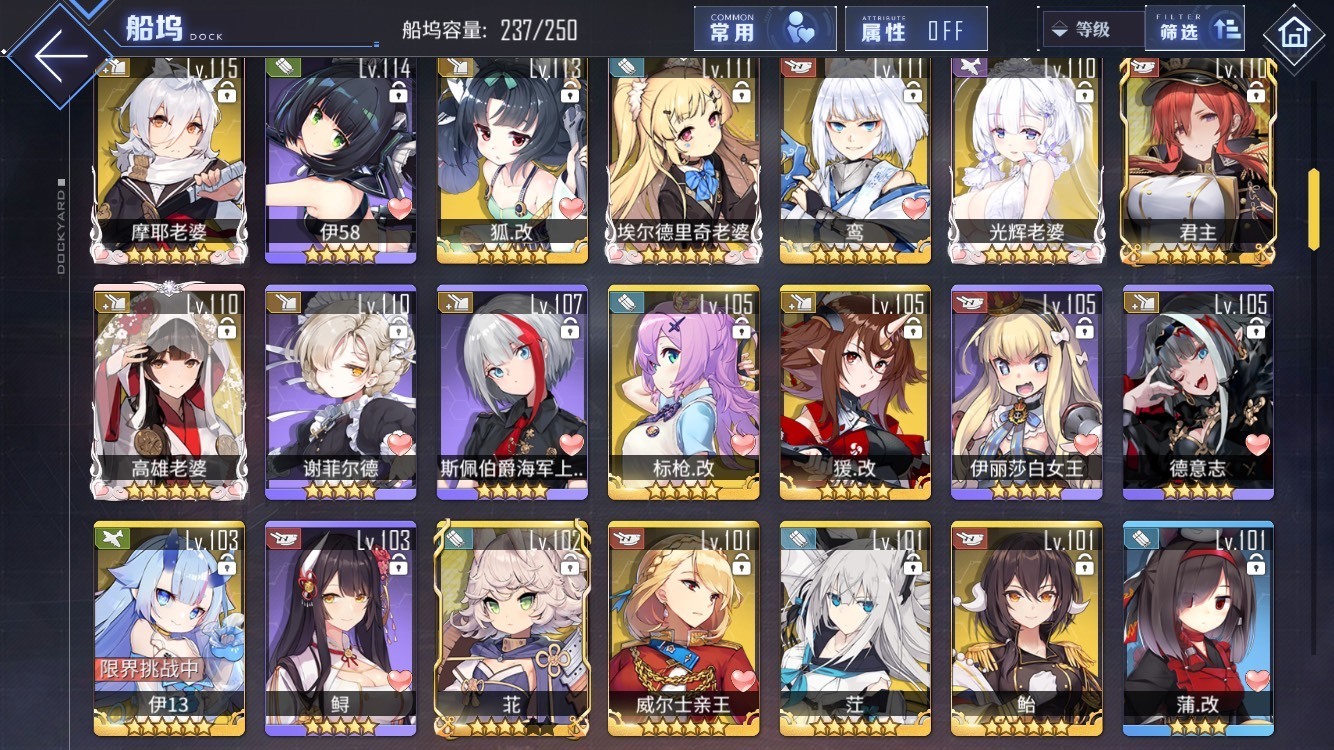Choose the 标枪.改 ship card
The width and height of the screenshot is (1334, 750).
[x=684, y=392]
